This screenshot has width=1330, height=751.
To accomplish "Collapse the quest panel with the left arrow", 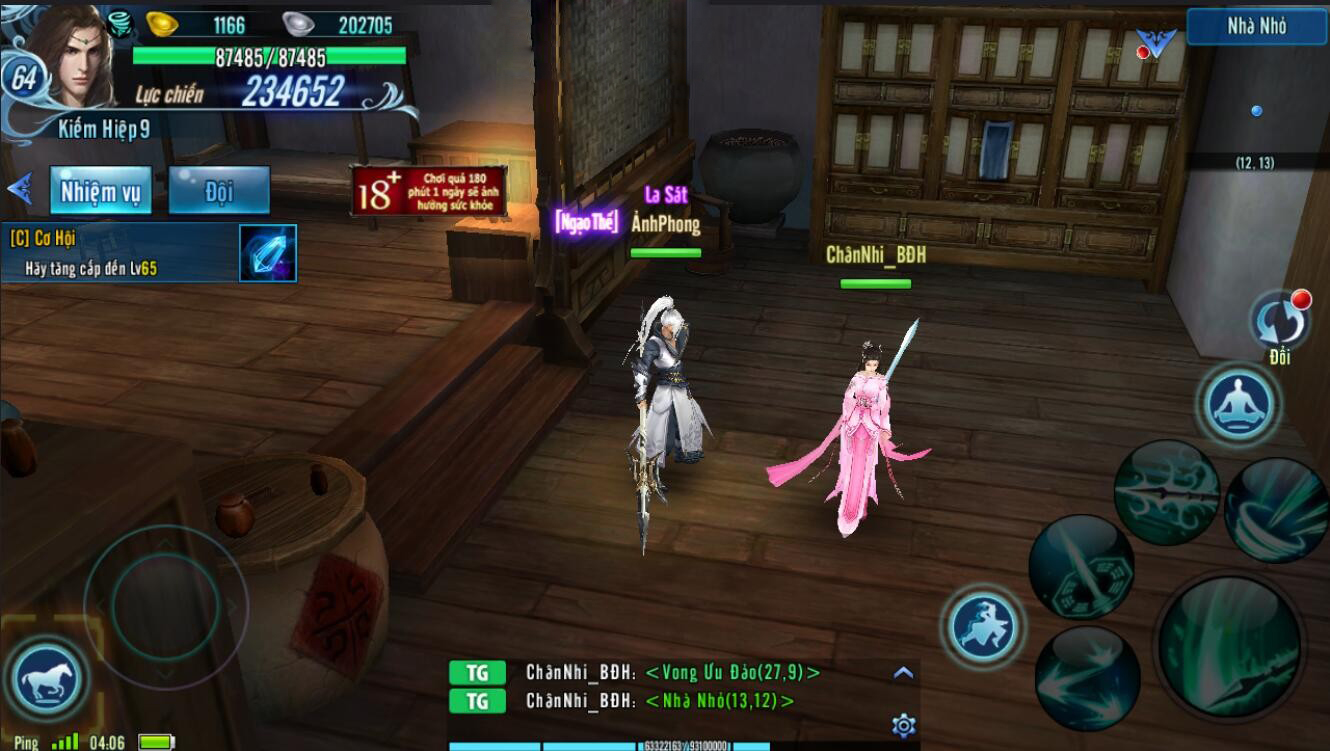I will pyautogui.click(x=20, y=189).
